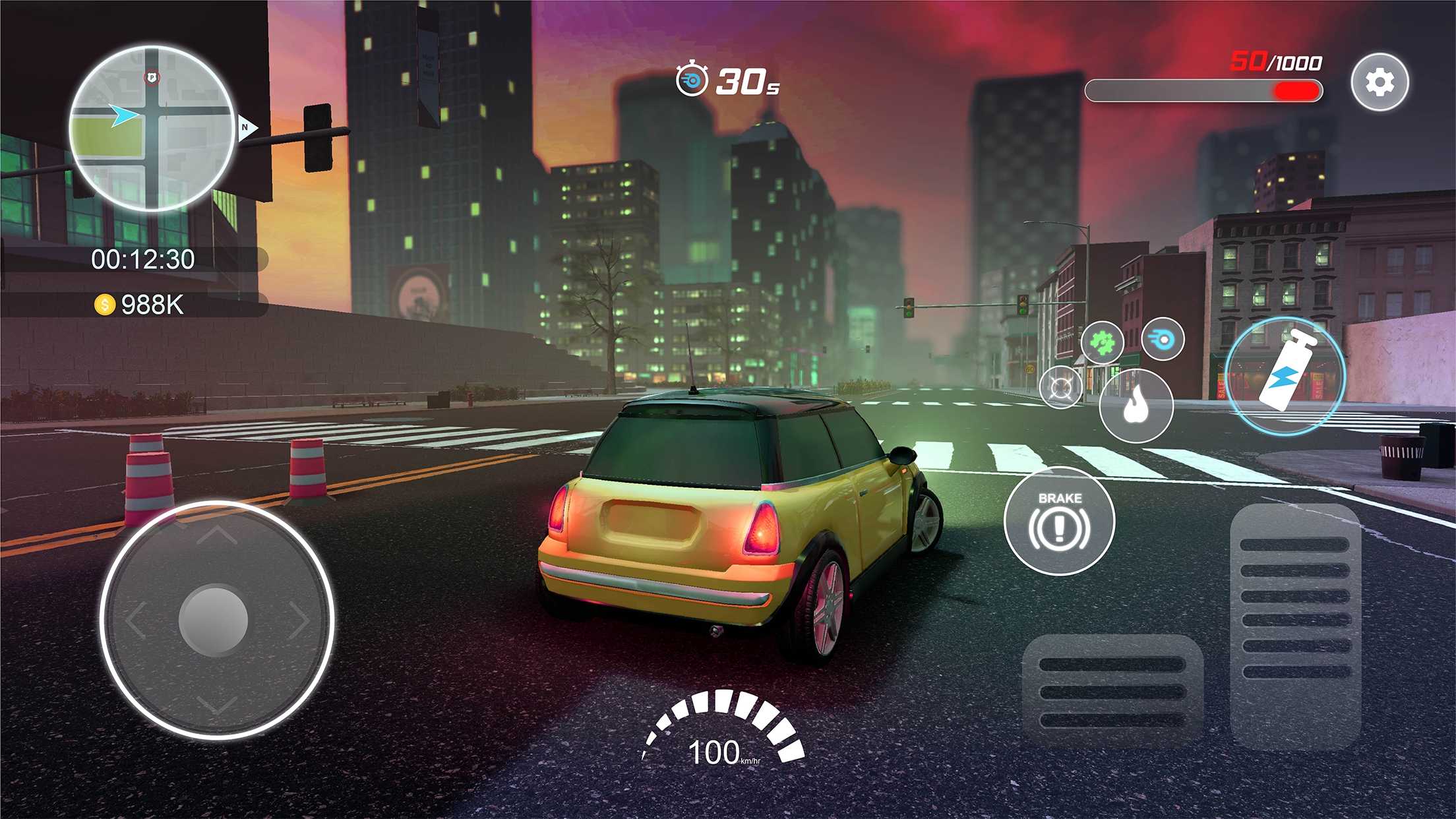The width and height of the screenshot is (1456, 819).
Task: Tap the wide brake pedal
Action: pyautogui.click(x=1112, y=690)
